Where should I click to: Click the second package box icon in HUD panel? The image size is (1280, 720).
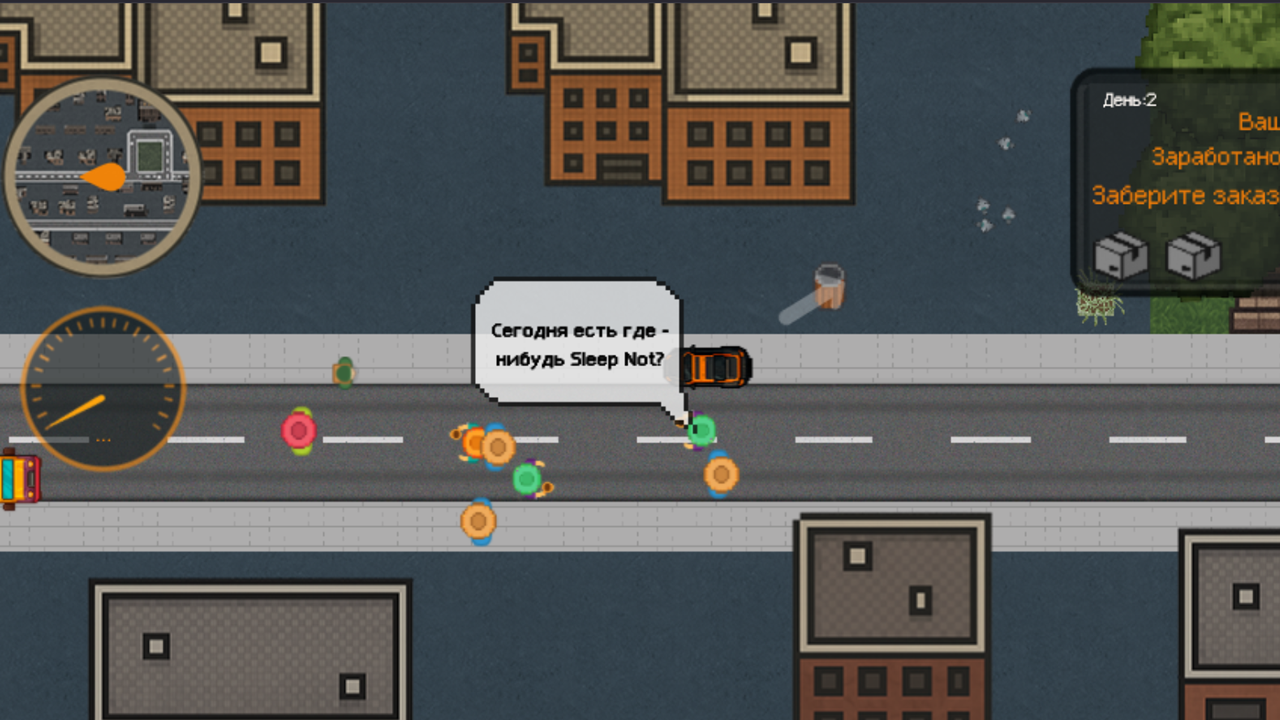[1193, 257]
